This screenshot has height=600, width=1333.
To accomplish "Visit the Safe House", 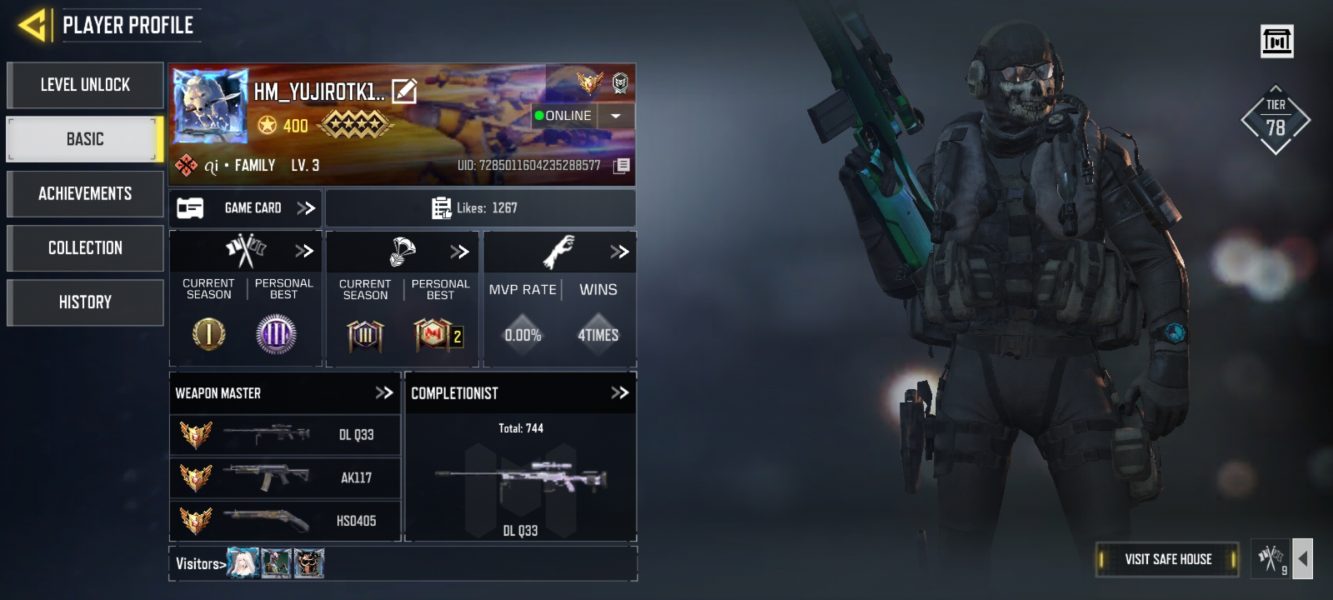I will pyautogui.click(x=1167, y=559).
